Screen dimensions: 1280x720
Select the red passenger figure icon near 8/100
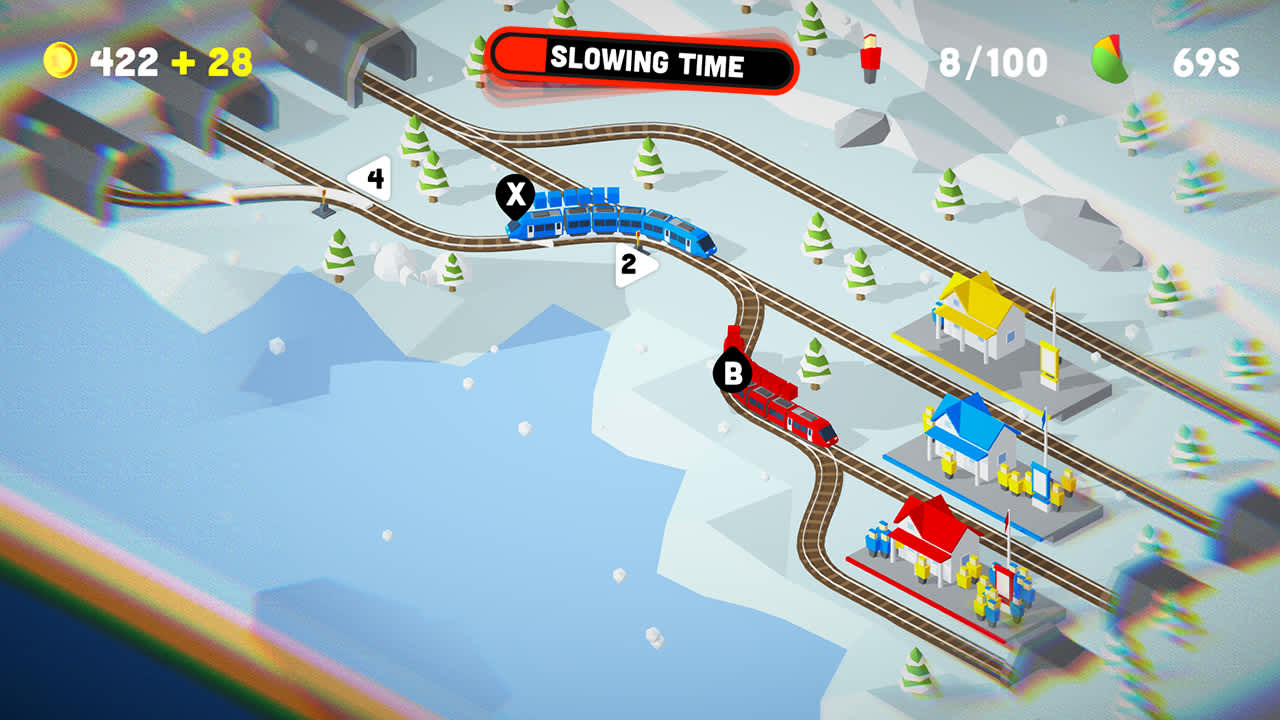point(869,60)
